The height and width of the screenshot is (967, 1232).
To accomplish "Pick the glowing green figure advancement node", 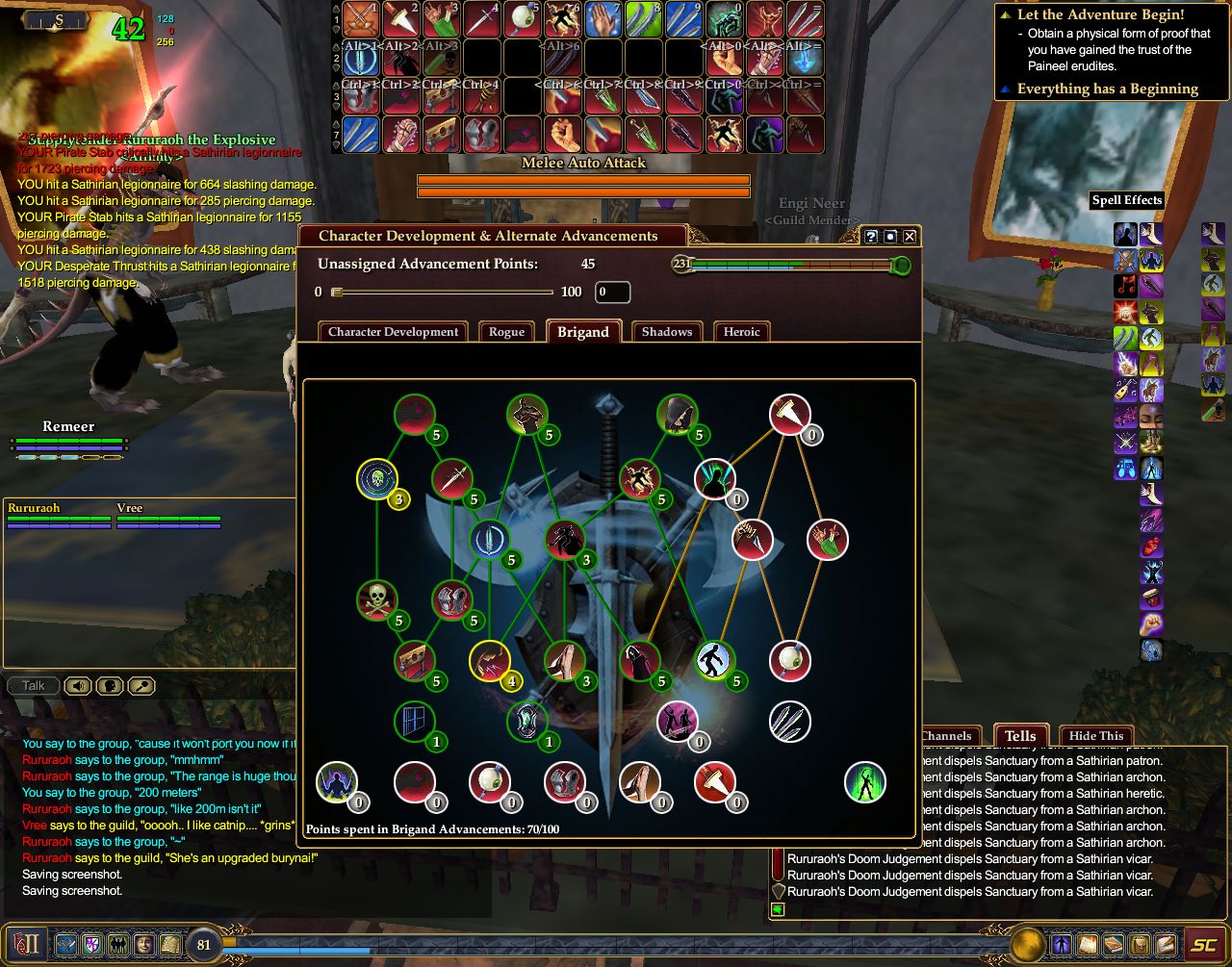I will [864, 782].
